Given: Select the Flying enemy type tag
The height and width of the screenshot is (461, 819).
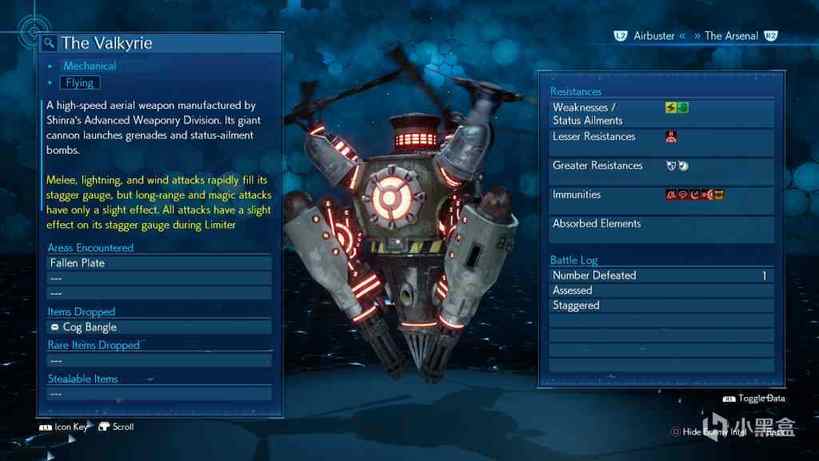Looking at the screenshot, I should 80,83.
